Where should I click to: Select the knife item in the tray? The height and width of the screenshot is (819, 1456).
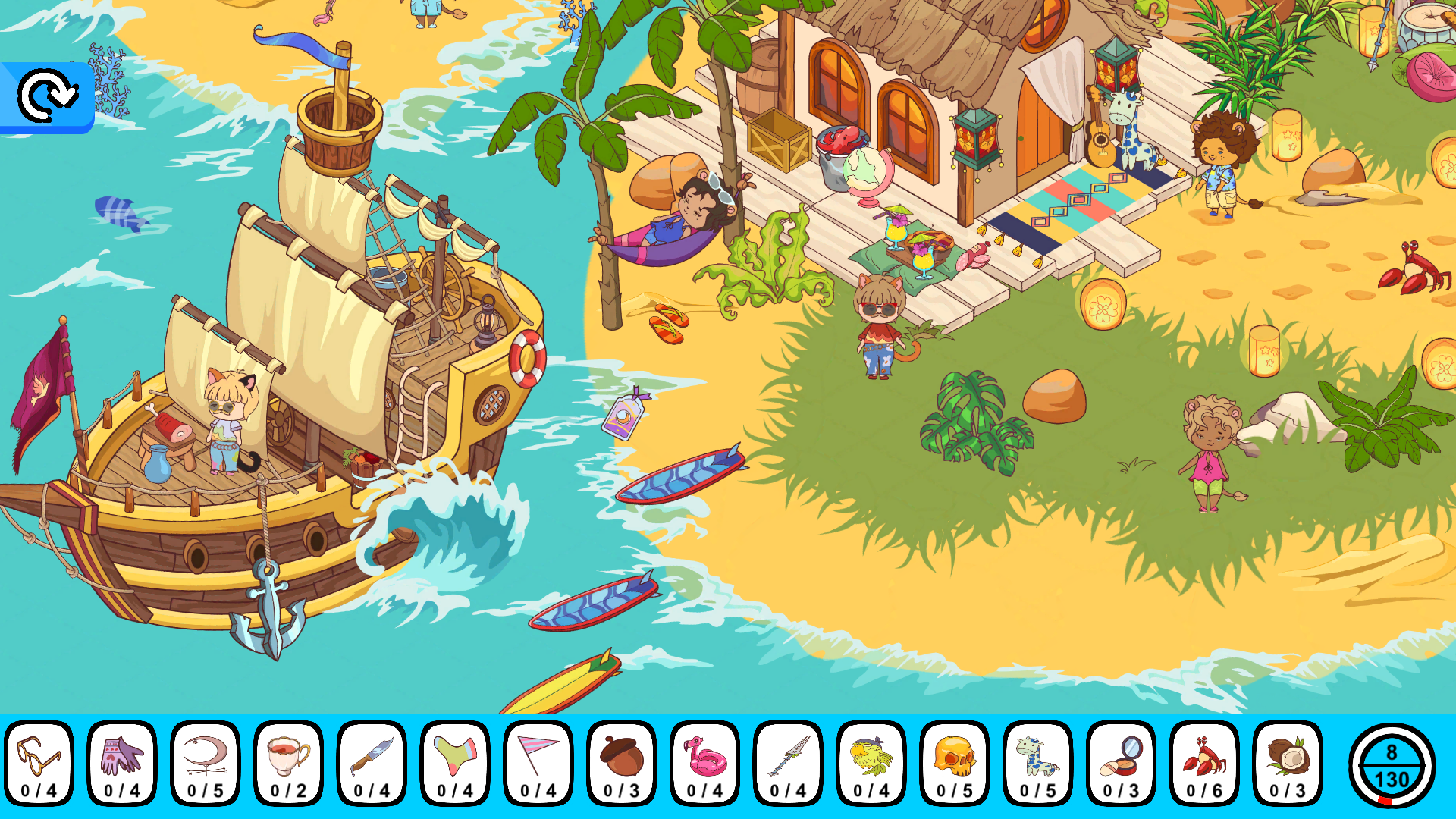click(x=370, y=764)
